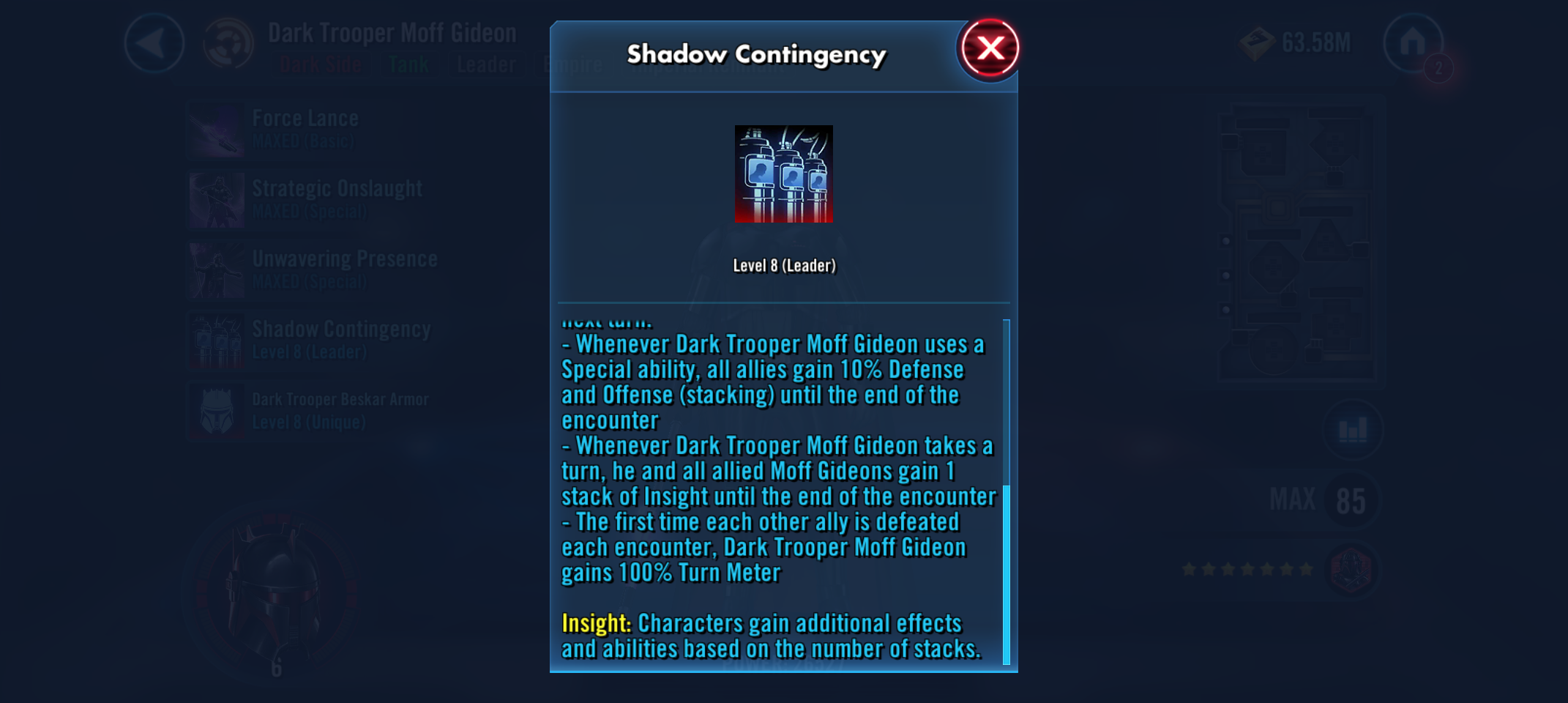Close the Shadow Contingency popup
This screenshot has height=703, width=1568.
pyautogui.click(x=990, y=49)
